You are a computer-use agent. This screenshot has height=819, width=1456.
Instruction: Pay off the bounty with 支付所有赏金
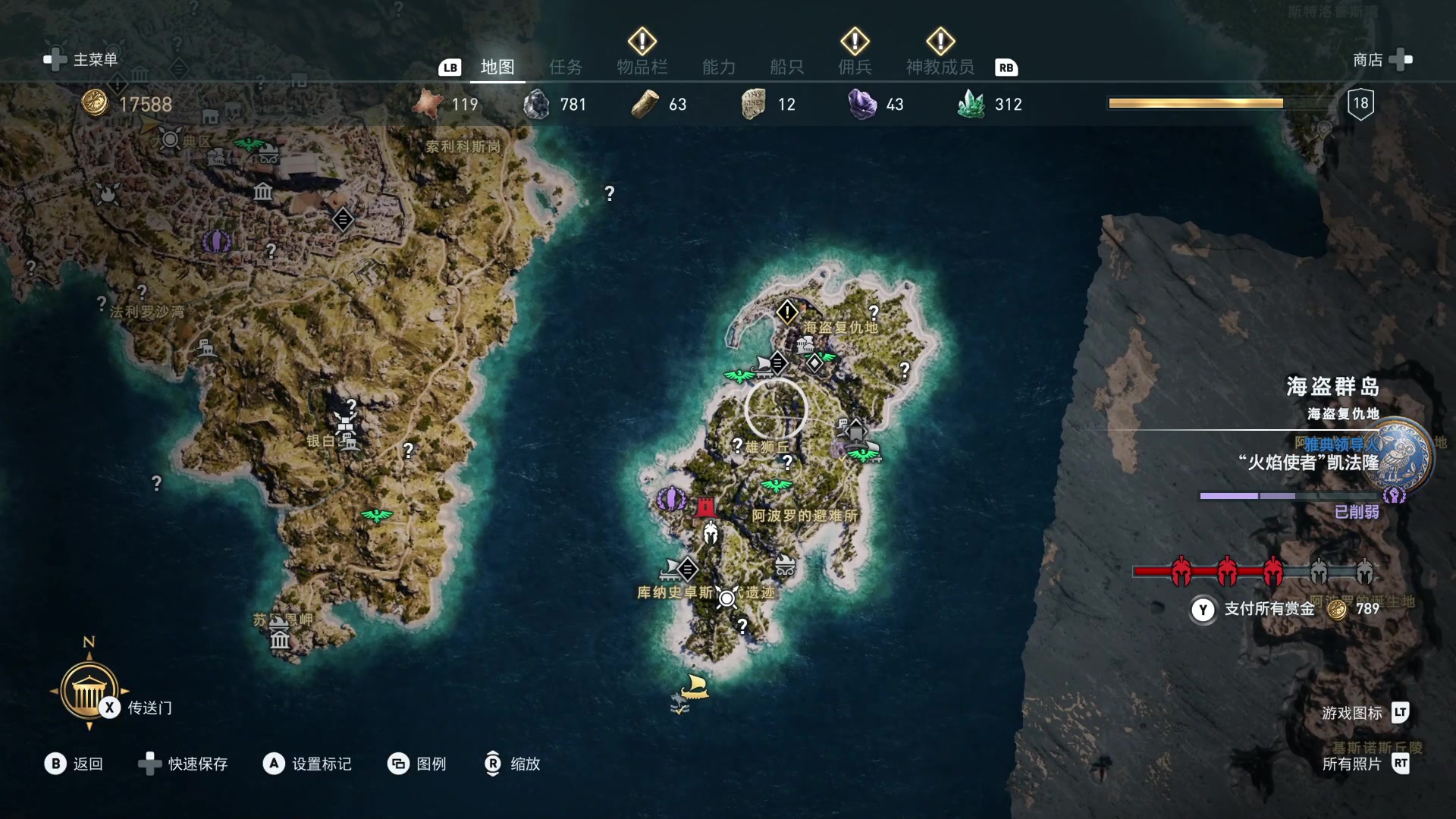click(1269, 609)
